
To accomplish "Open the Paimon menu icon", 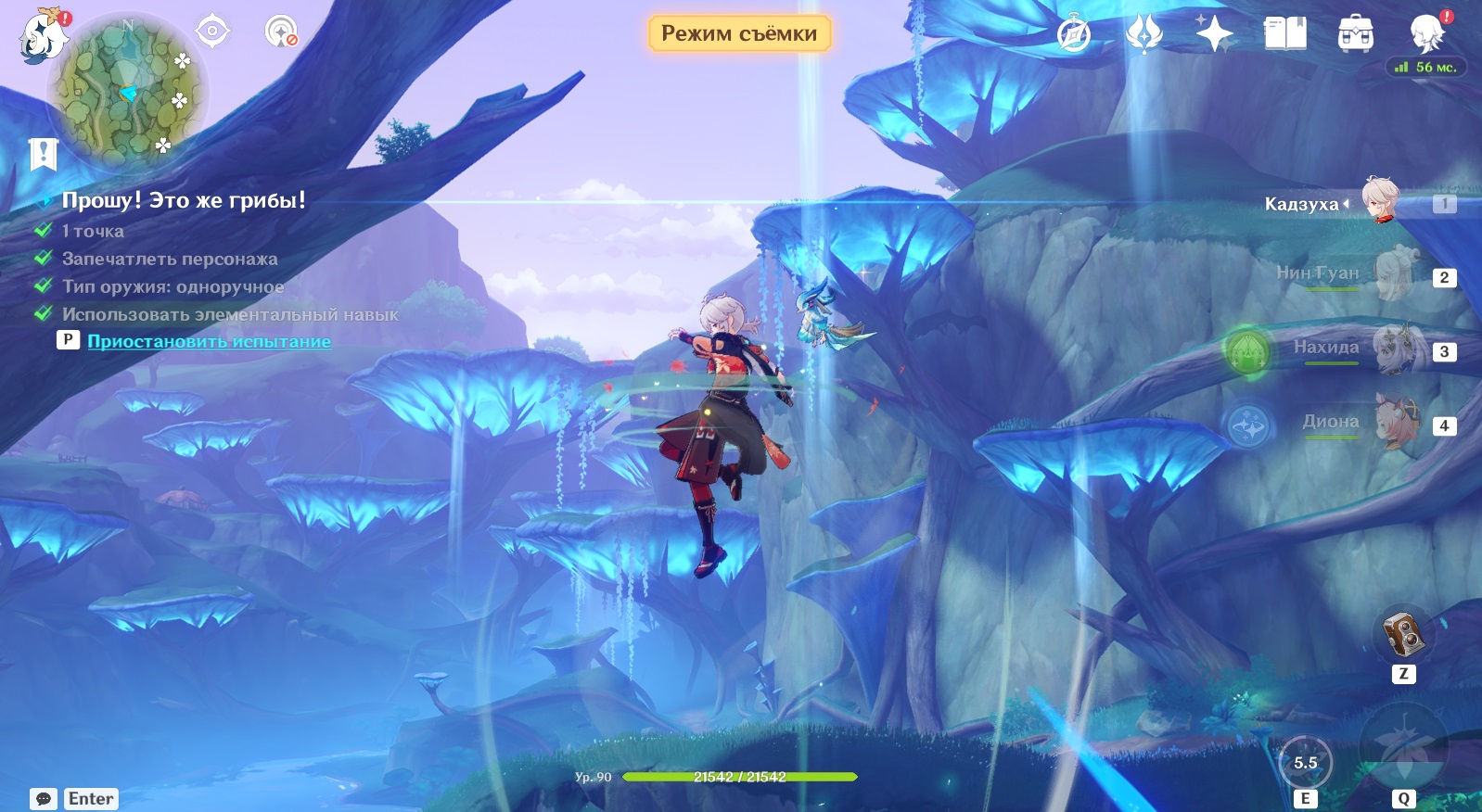I will point(43,37).
